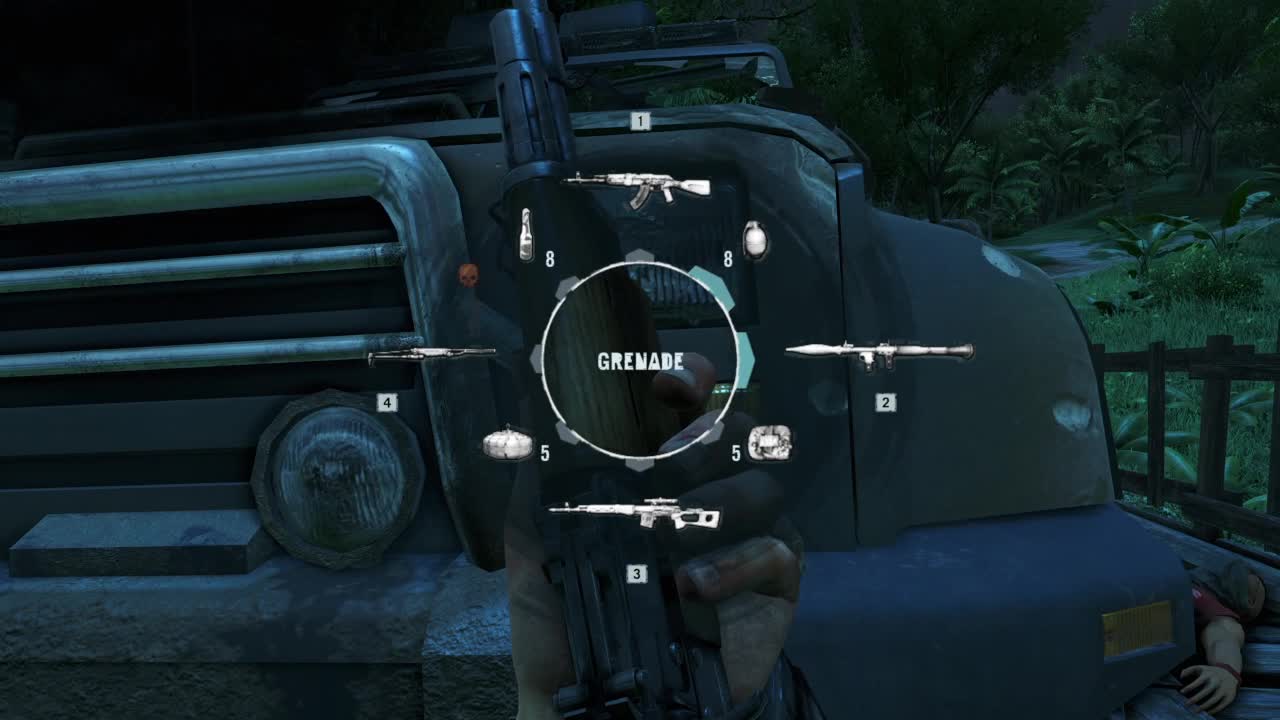Select the AK-47 assault rifle

(x=637, y=187)
